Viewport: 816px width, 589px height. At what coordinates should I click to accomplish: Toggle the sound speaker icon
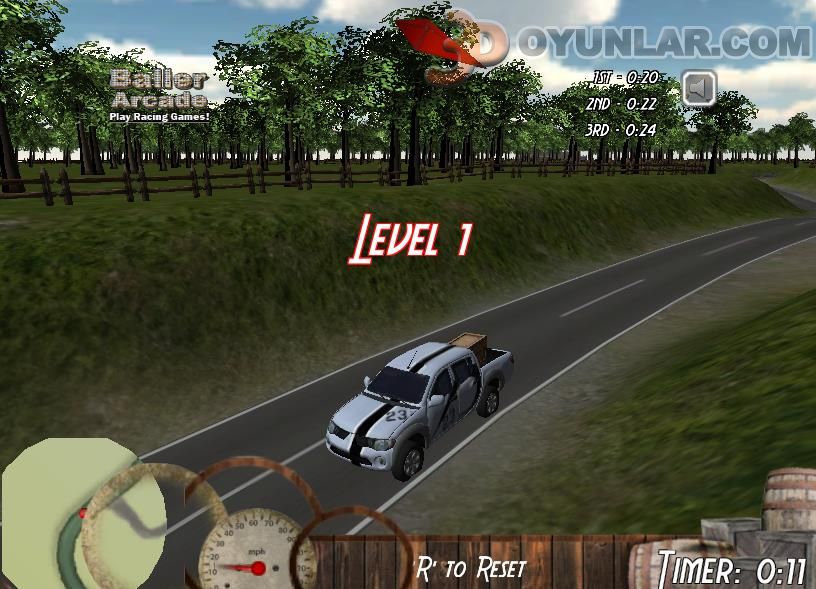tap(699, 88)
